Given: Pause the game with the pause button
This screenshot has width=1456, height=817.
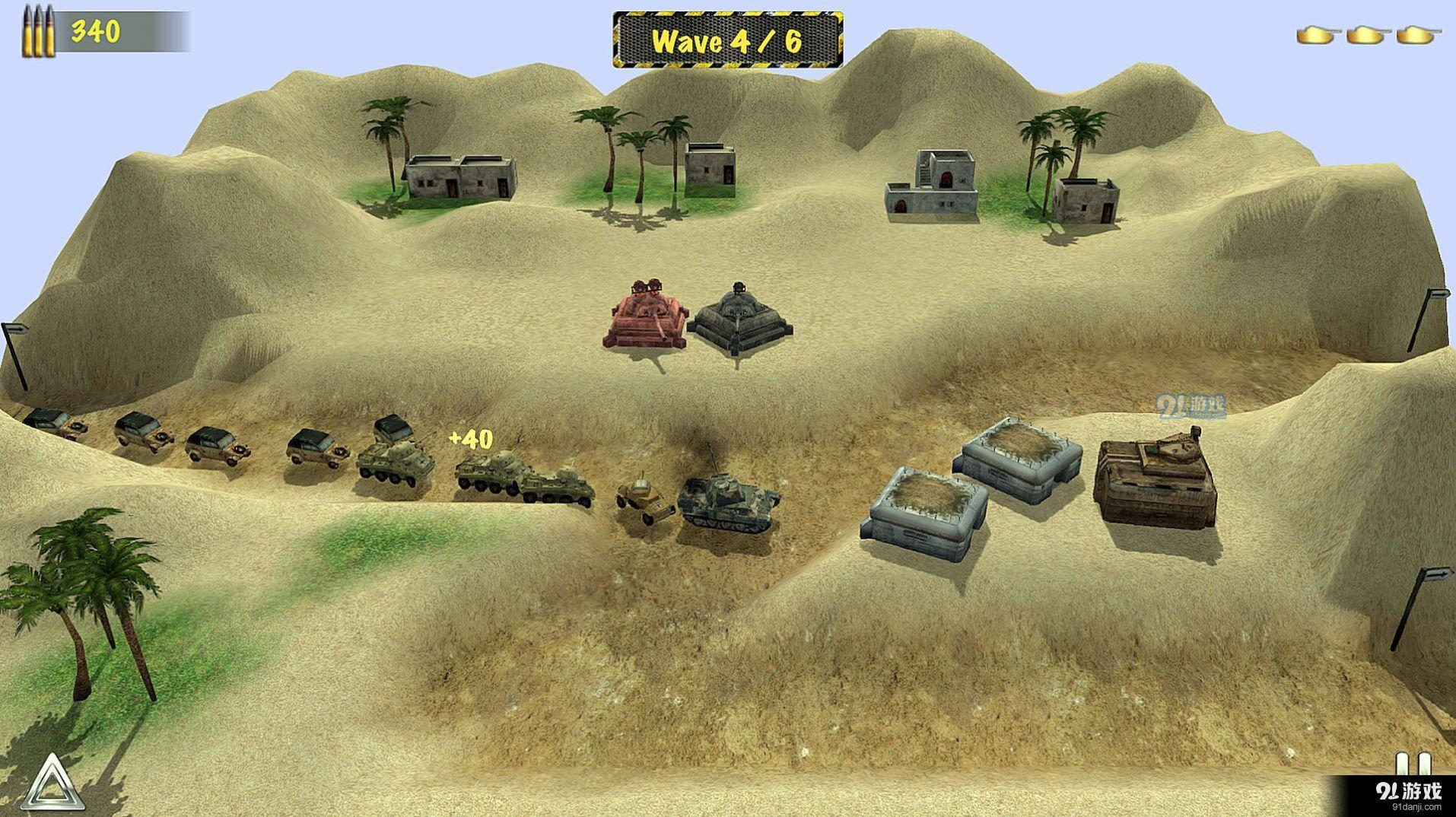Looking at the screenshot, I should click(x=1412, y=765).
